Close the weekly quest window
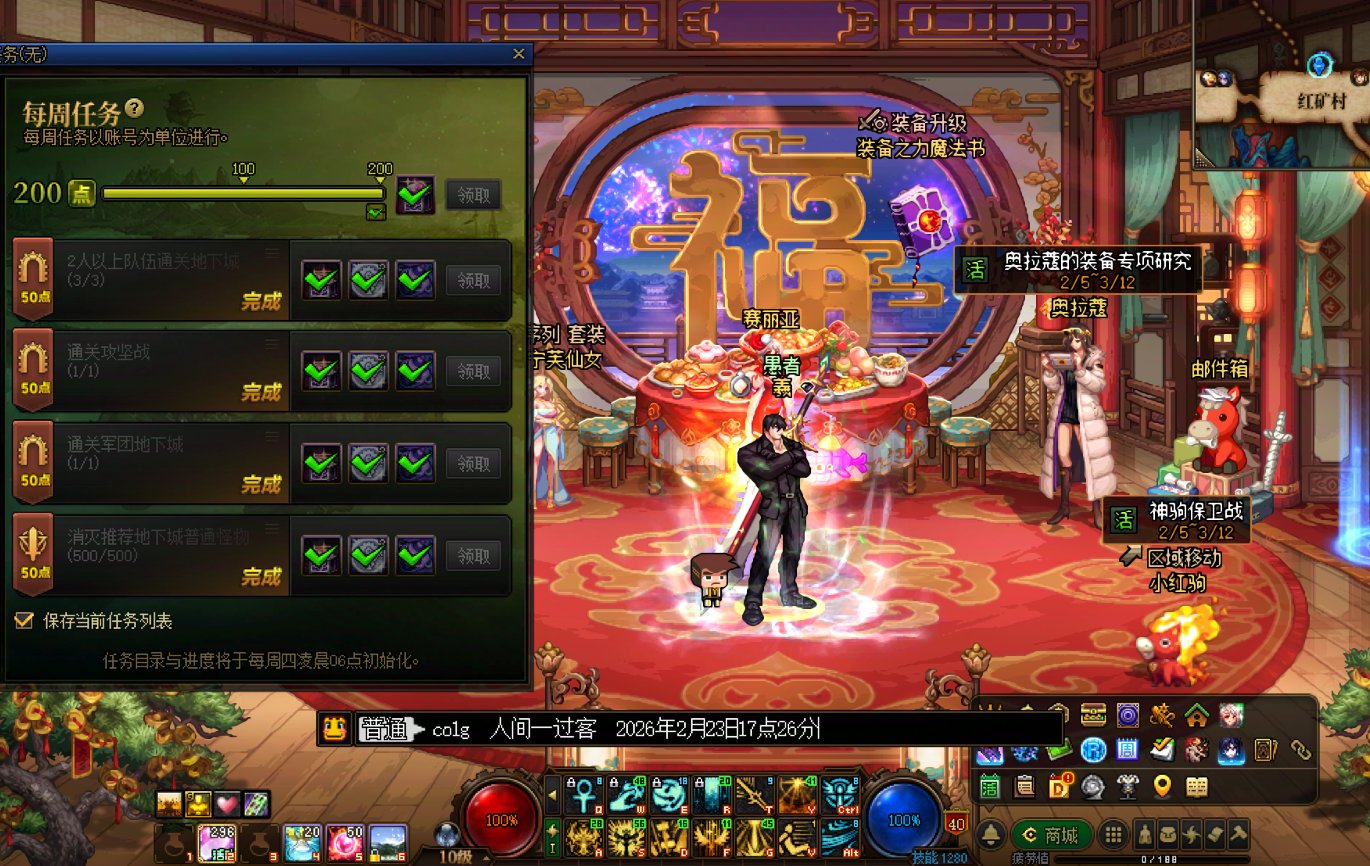This screenshot has height=866, width=1370. pyautogui.click(x=518, y=54)
